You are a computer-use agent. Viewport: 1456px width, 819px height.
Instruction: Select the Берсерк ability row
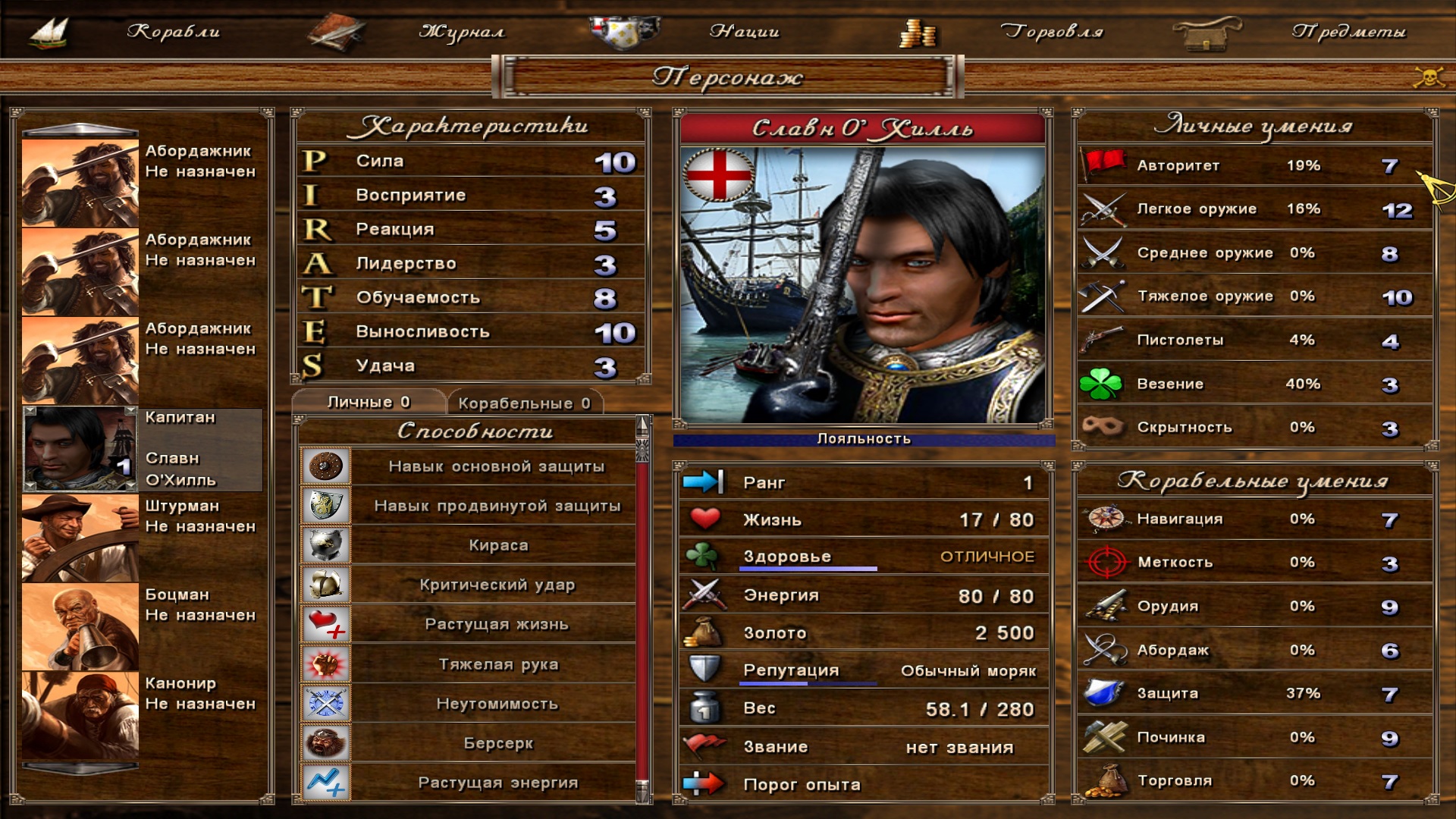coord(497,743)
